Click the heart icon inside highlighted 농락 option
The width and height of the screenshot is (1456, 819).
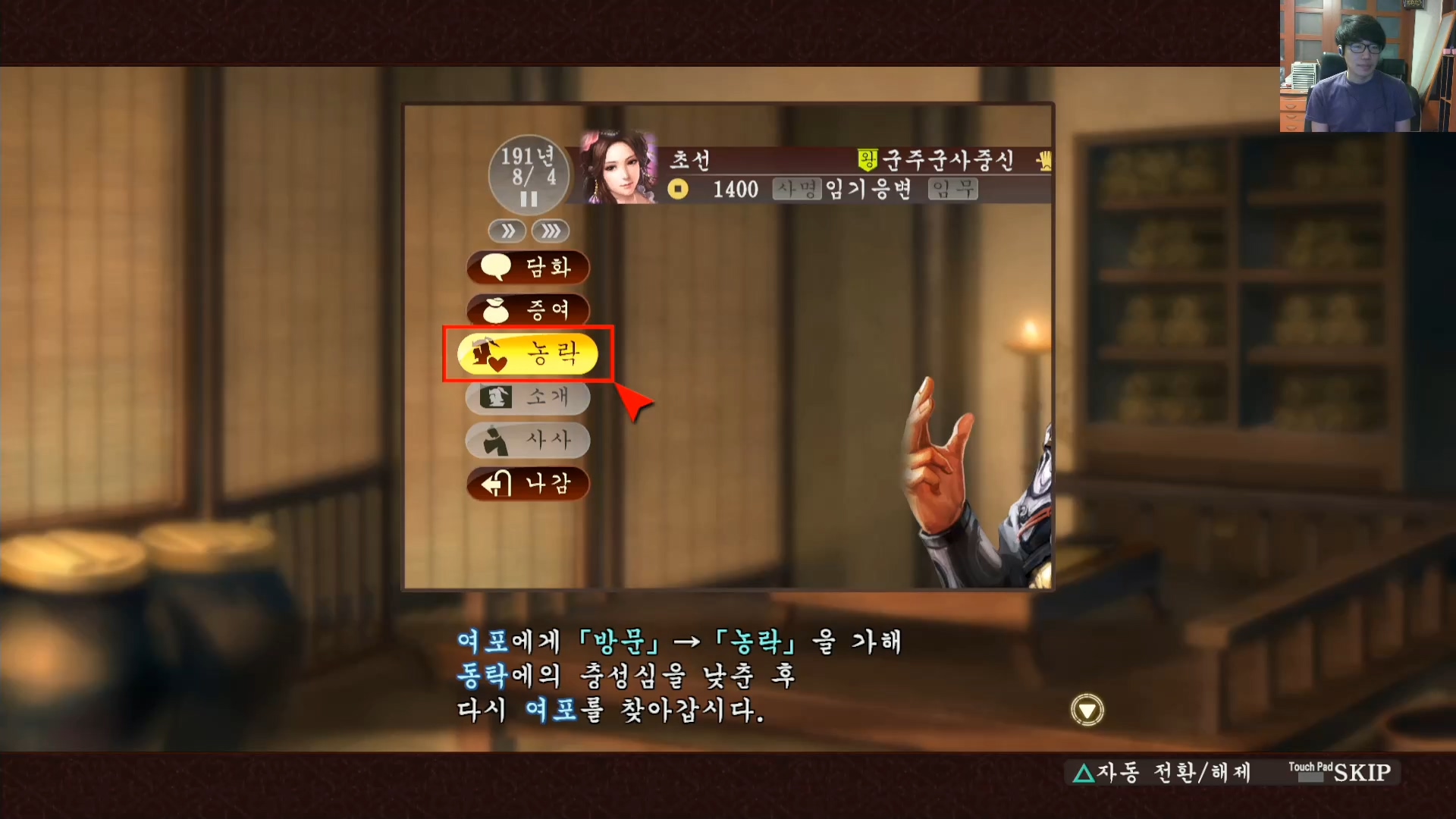498,362
